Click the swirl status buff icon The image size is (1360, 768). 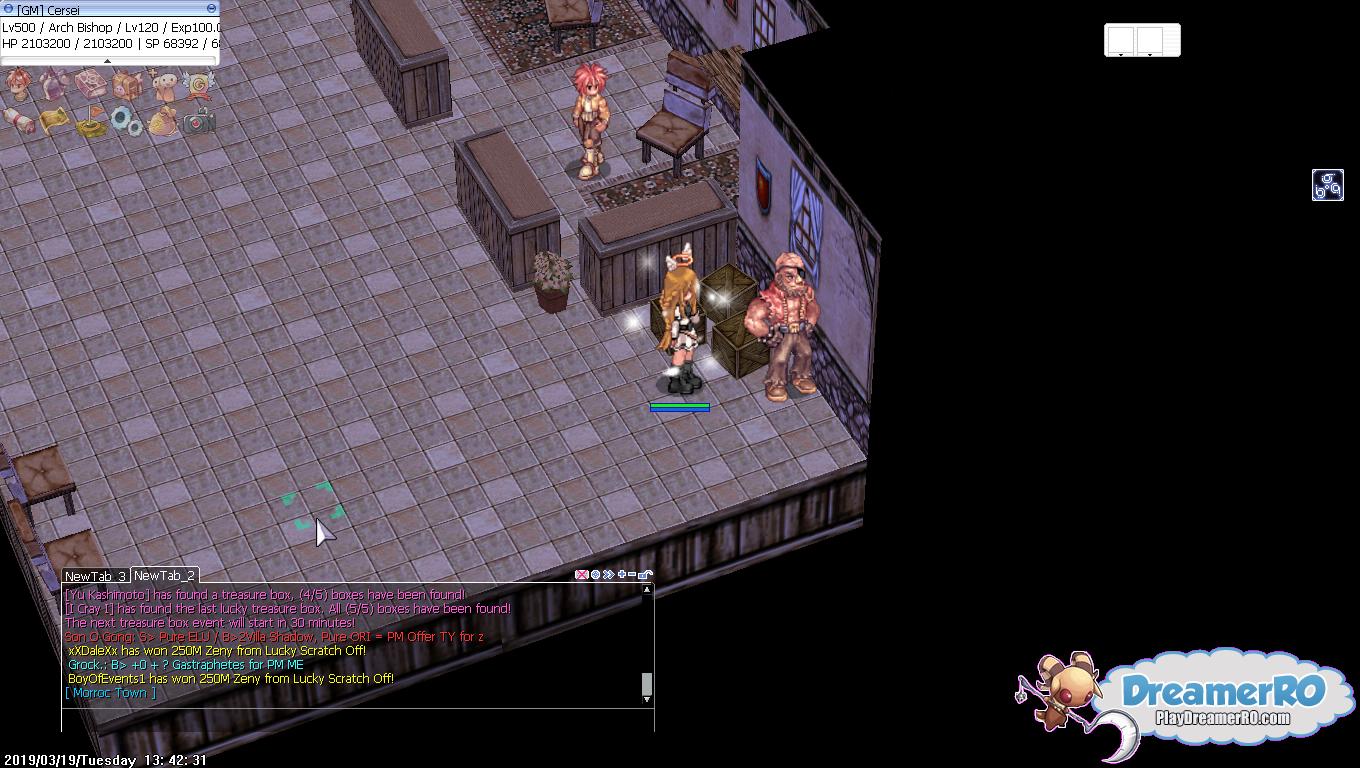[x=1327, y=185]
